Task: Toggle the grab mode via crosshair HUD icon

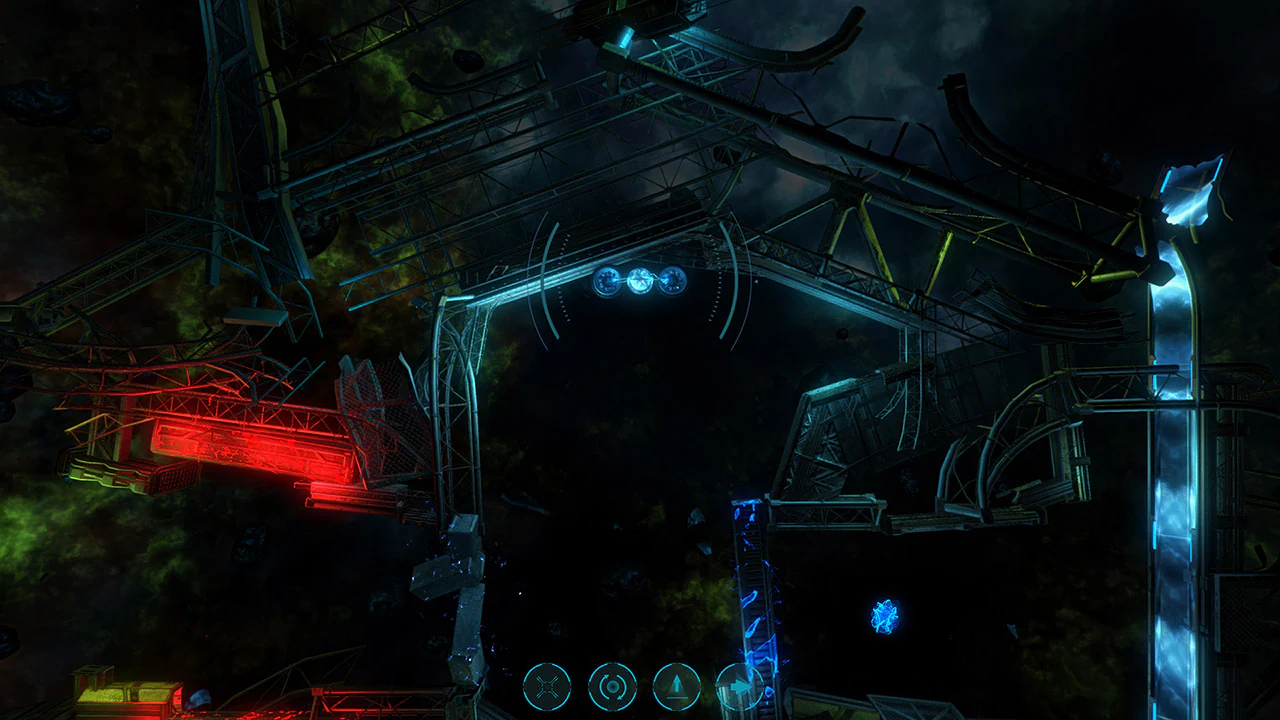Action: (x=545, y=686)
